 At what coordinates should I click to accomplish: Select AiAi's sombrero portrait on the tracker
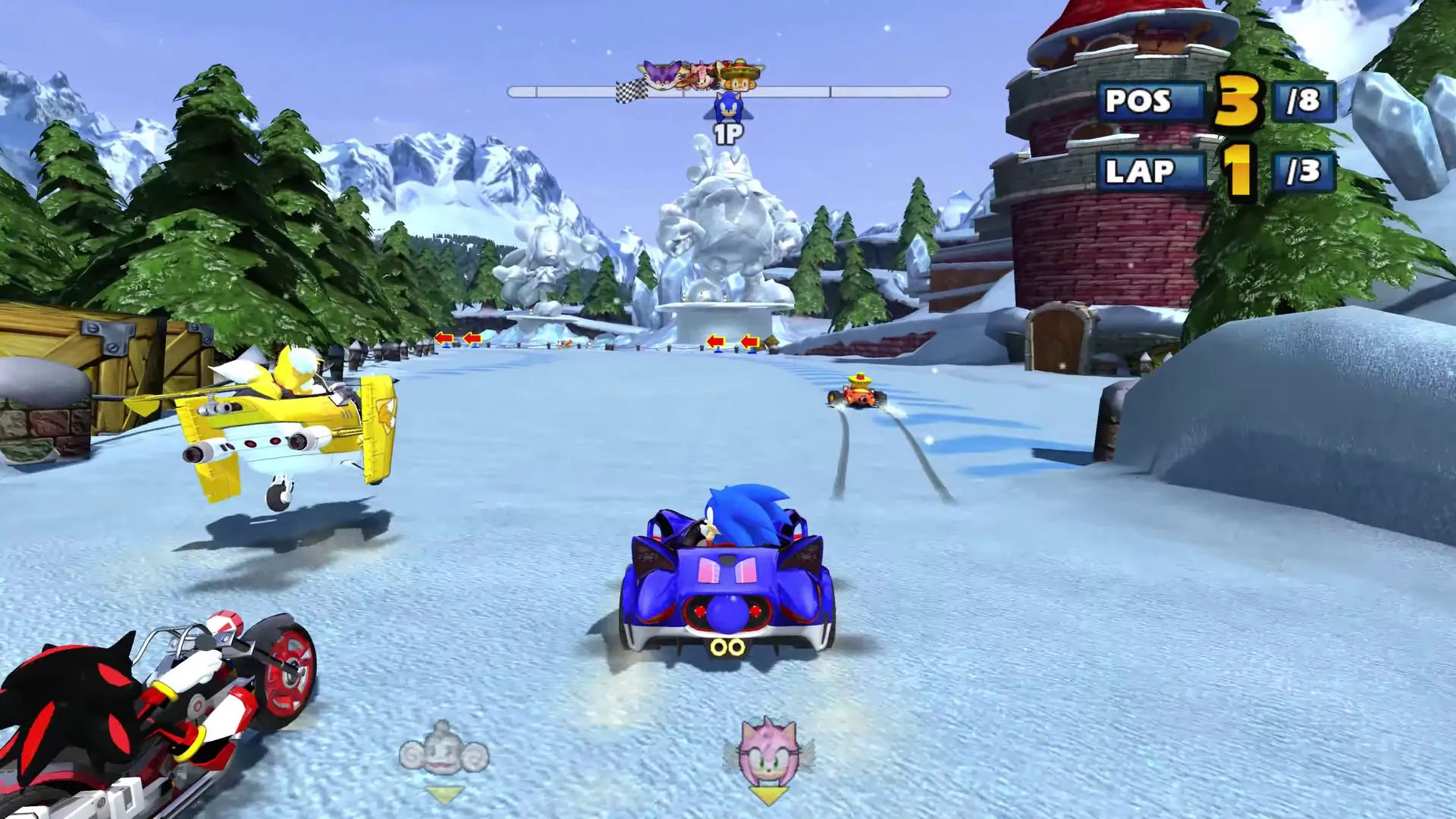(x=740, y=78)
